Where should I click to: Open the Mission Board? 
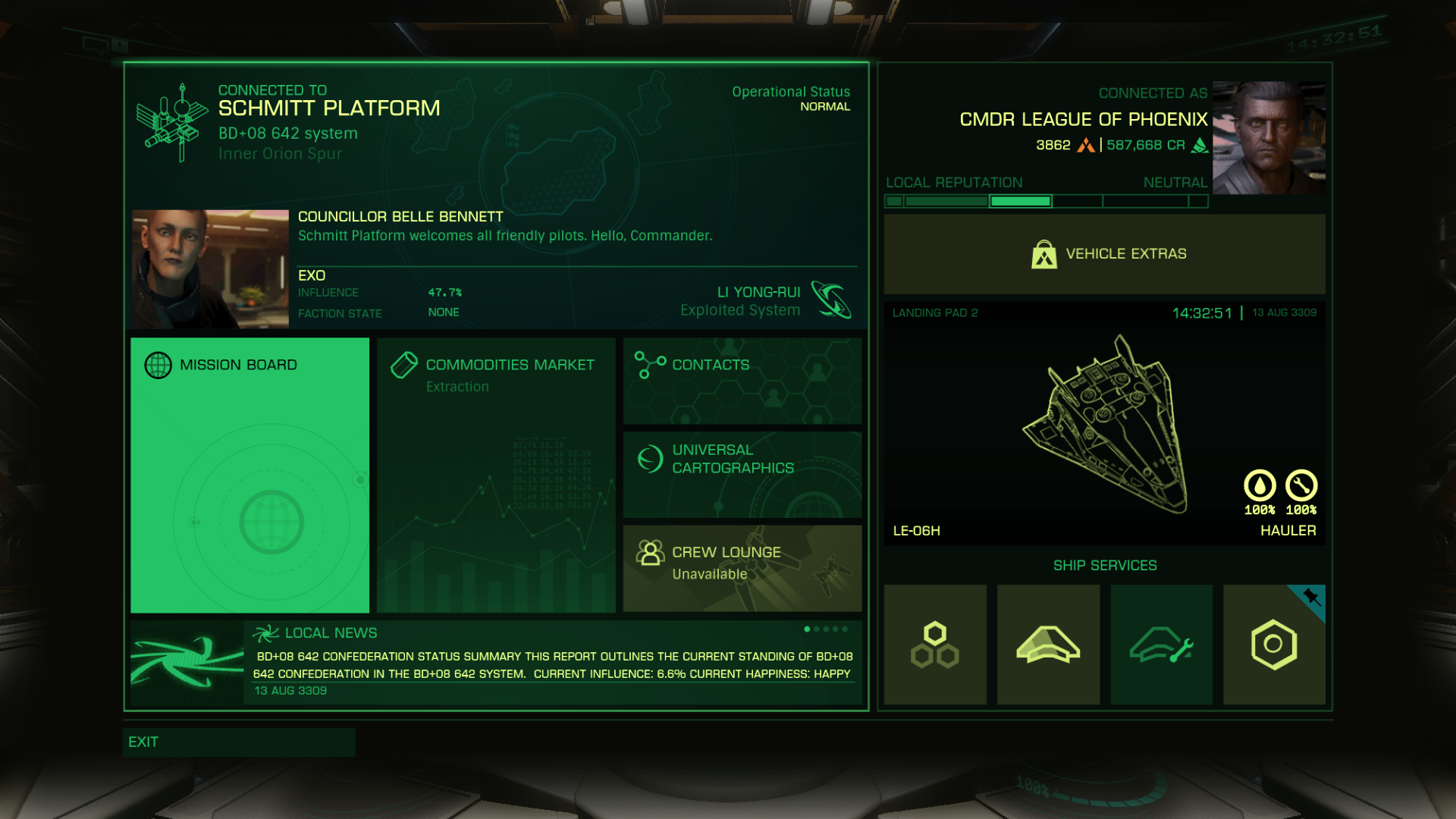(x=249, y=475)
